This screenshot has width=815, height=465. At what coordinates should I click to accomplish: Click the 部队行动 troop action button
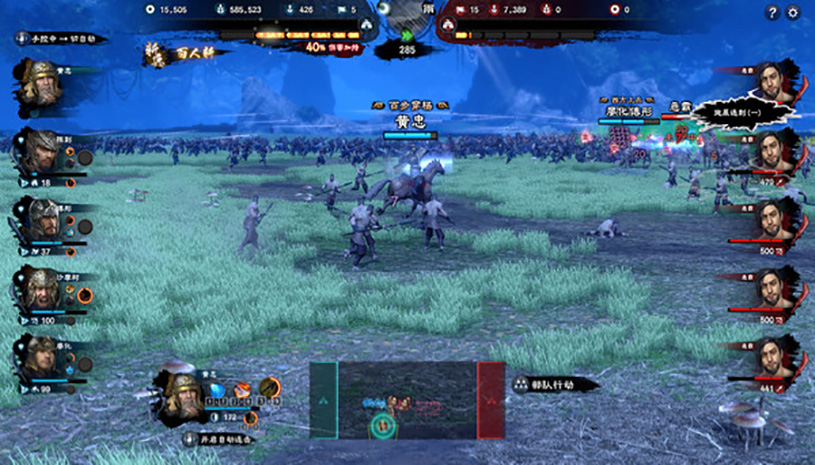556,383
